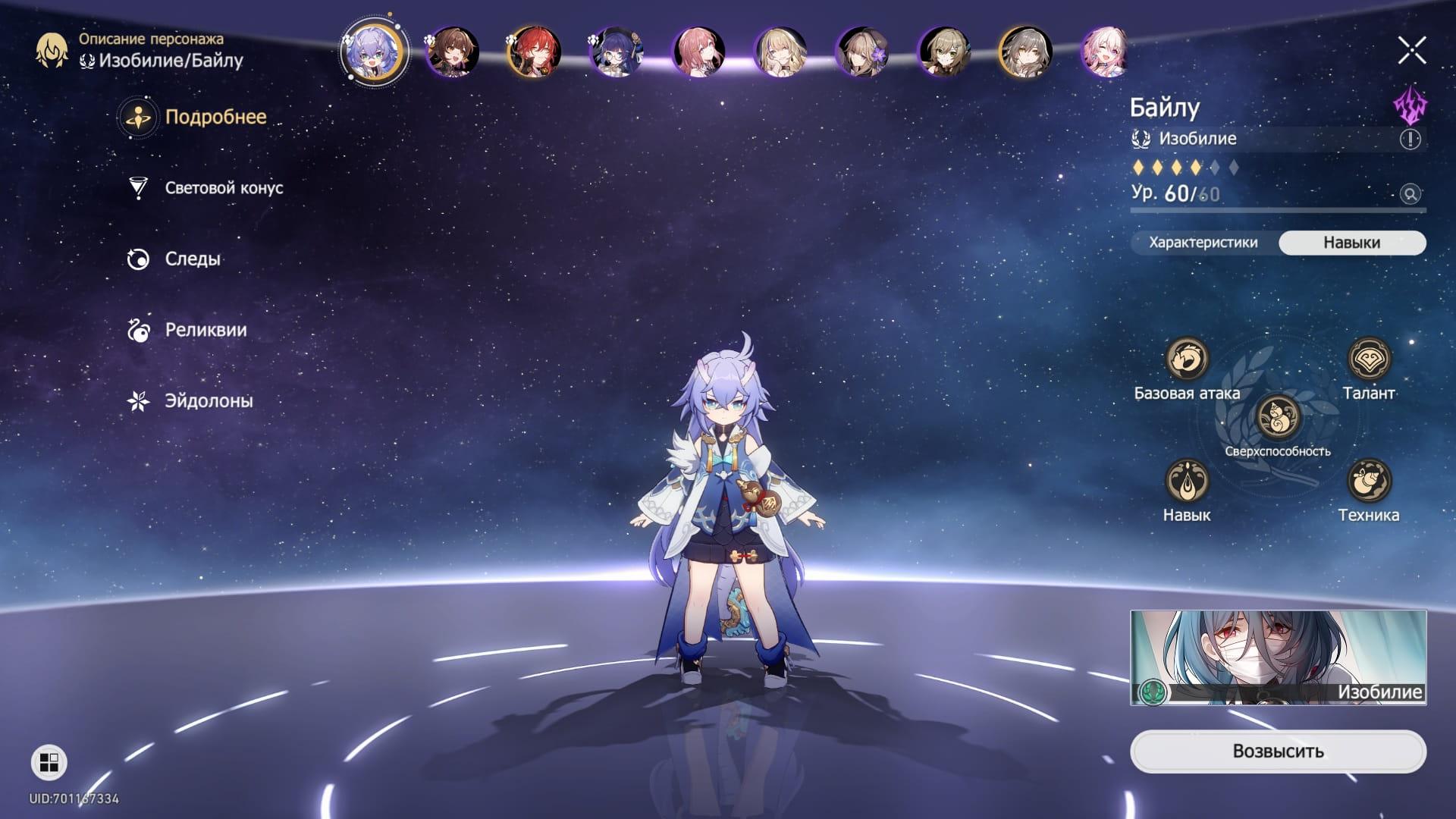Open the Реликвии section
Viewport: 1456px width, 819px height.
[205, 330]
